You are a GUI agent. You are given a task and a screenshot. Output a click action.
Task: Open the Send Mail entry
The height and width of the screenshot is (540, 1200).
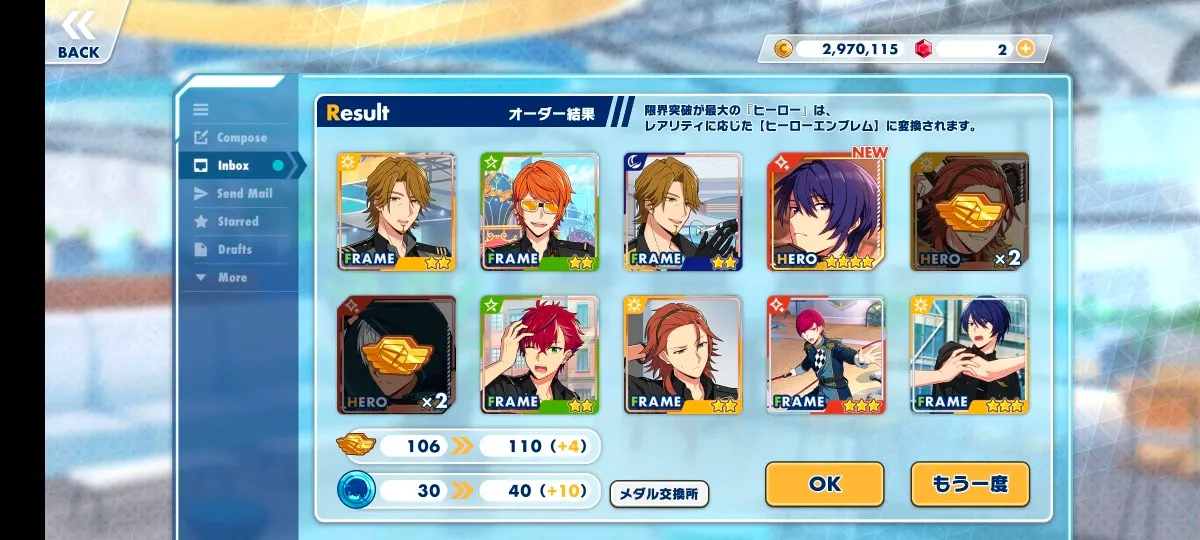tap(244, 194)
